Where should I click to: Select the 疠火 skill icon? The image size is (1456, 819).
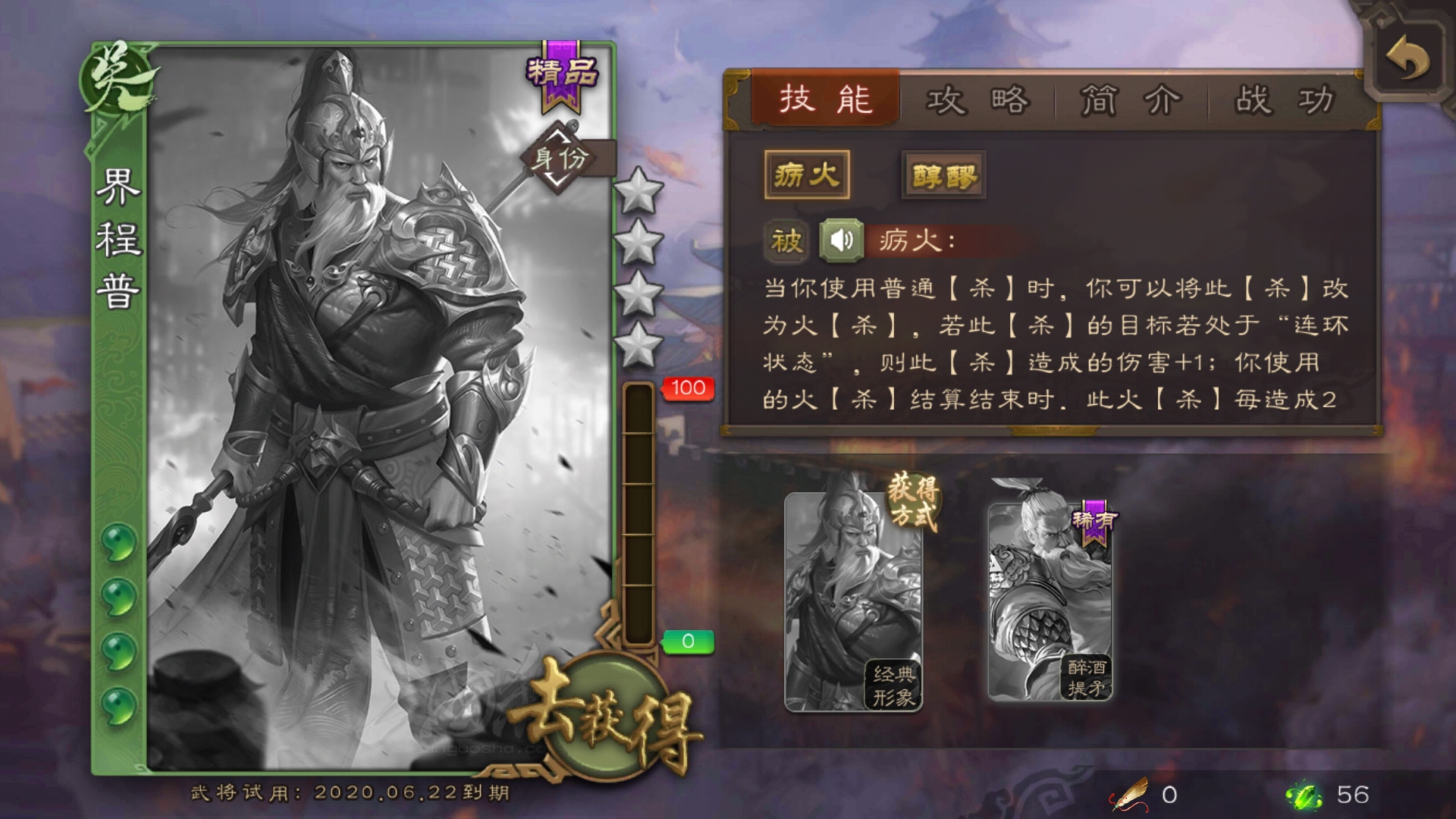click(808, 175)
